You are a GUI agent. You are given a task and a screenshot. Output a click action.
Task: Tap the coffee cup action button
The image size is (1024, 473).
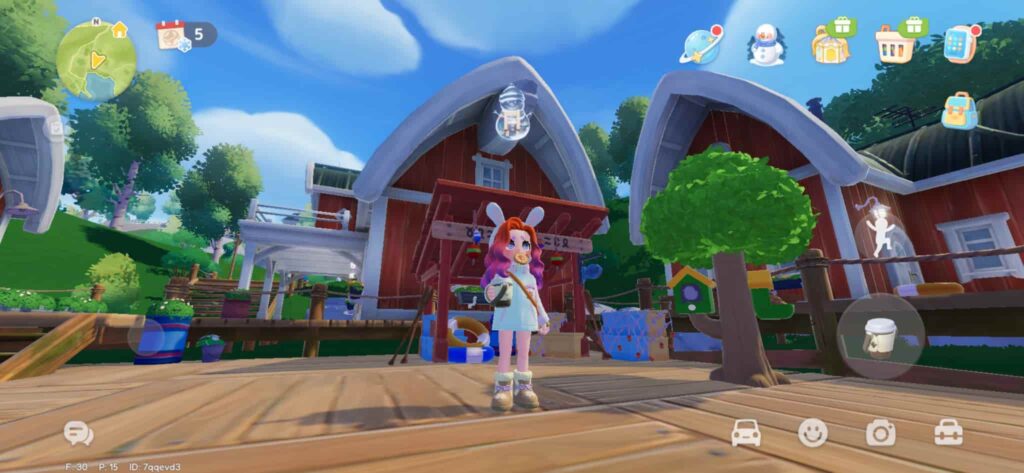tap(880, 337)
